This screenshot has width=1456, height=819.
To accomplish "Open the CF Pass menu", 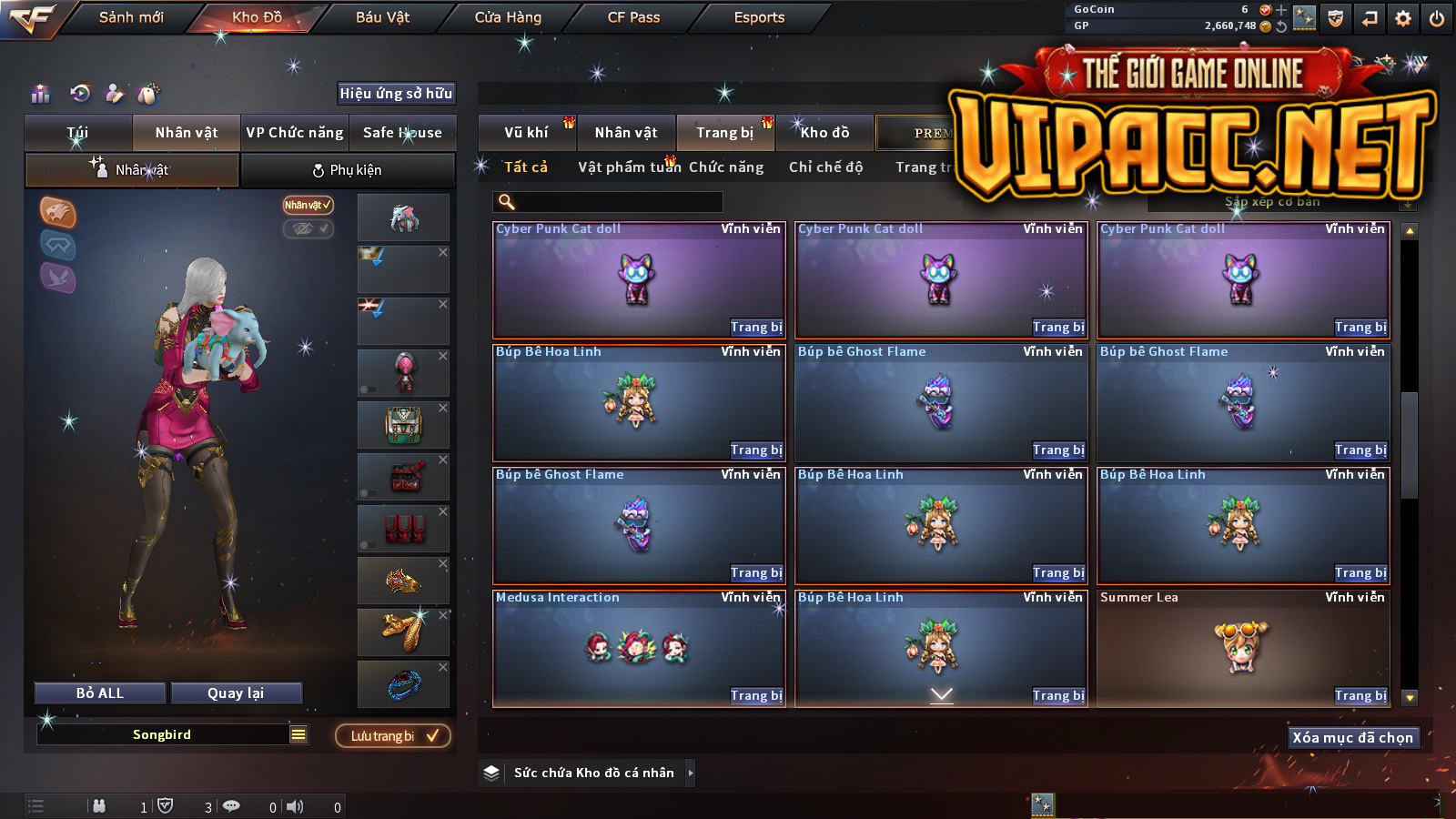I will [633, 17].
